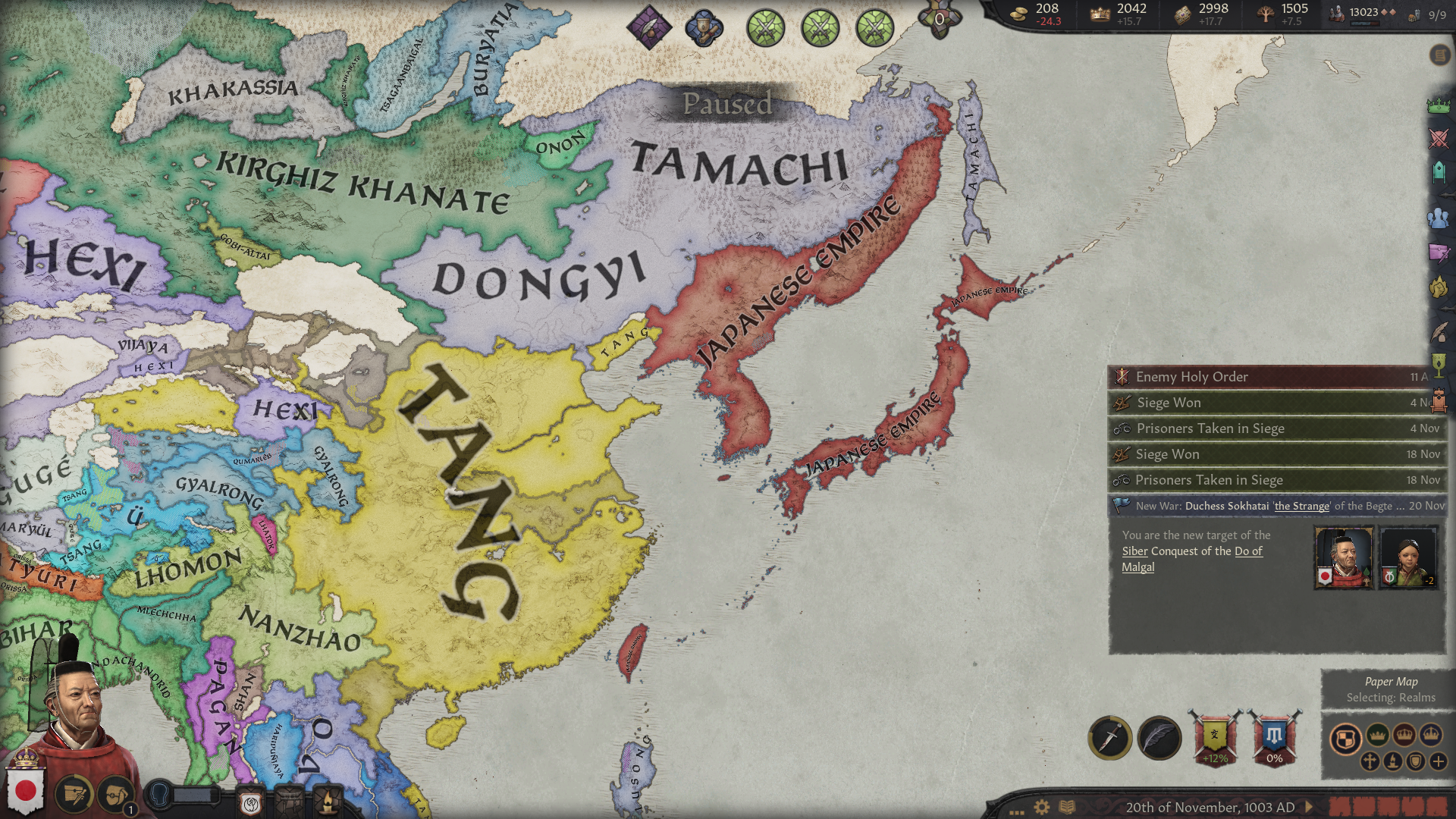Open the blue banner war at 0%
1456x819 pixels.
tap(1275, 737)
